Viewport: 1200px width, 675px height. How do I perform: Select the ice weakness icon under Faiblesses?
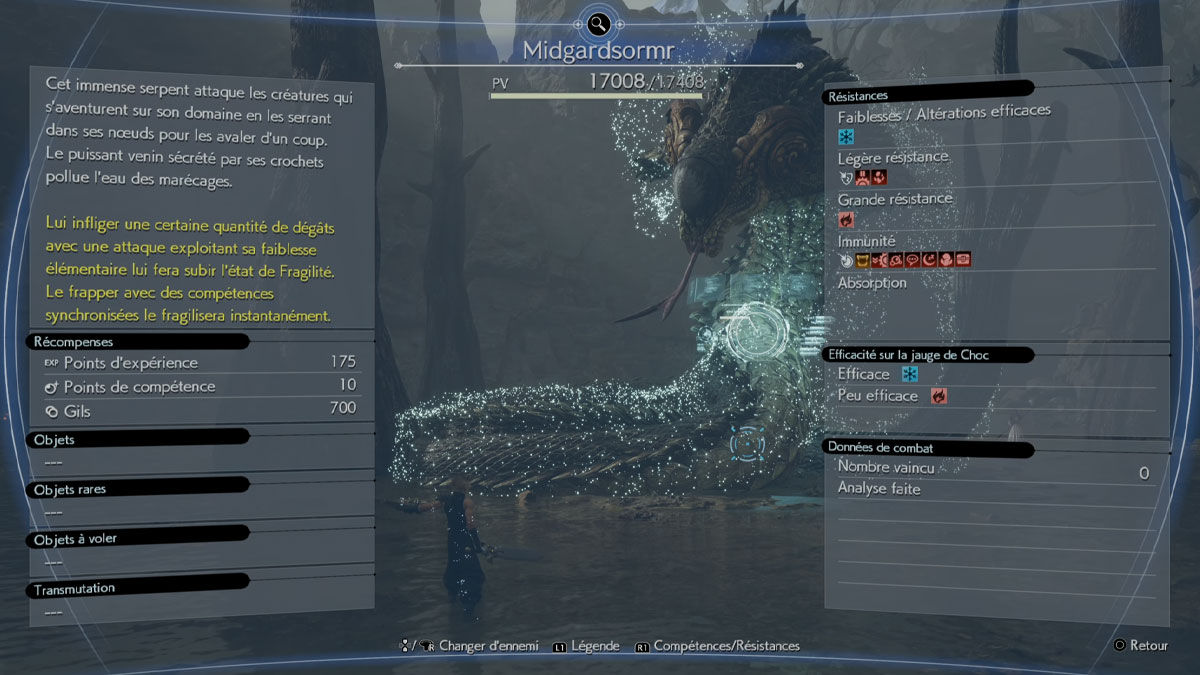point(846,136)
